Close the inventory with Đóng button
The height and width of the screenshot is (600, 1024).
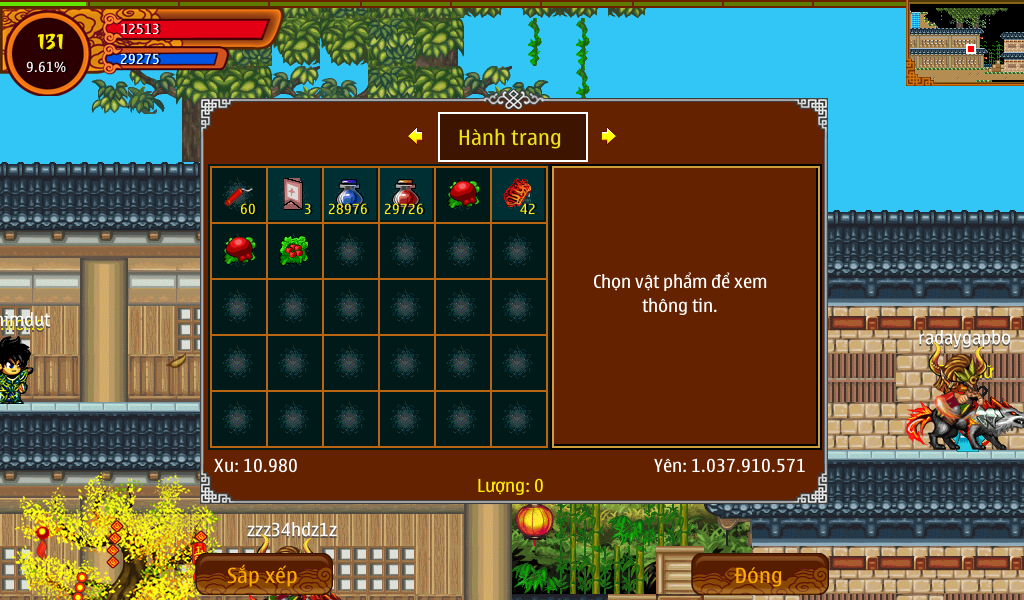click(759, 575)
